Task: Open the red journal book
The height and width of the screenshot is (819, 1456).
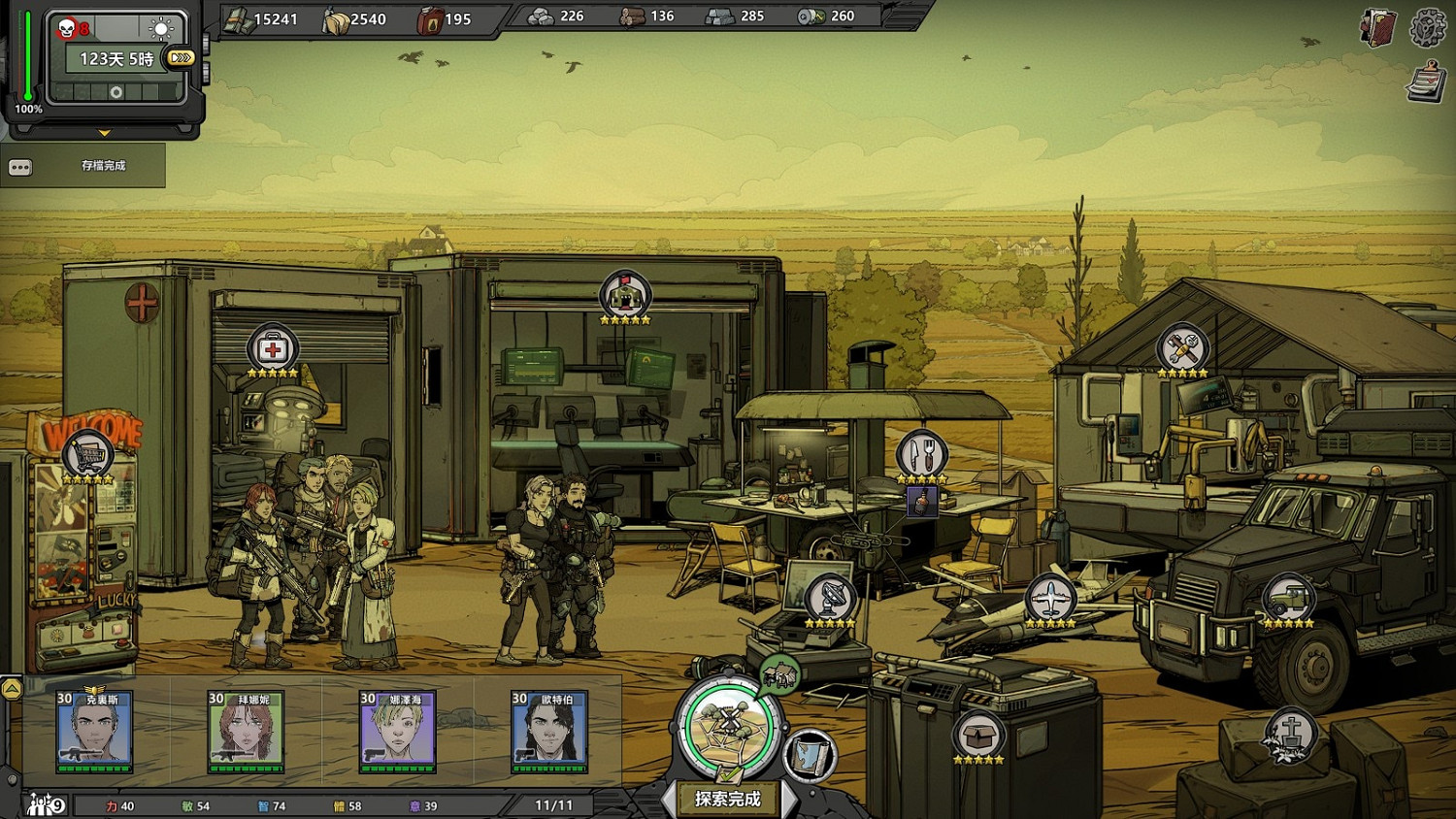Action: pyautogui.click(x=1377, y=29)
